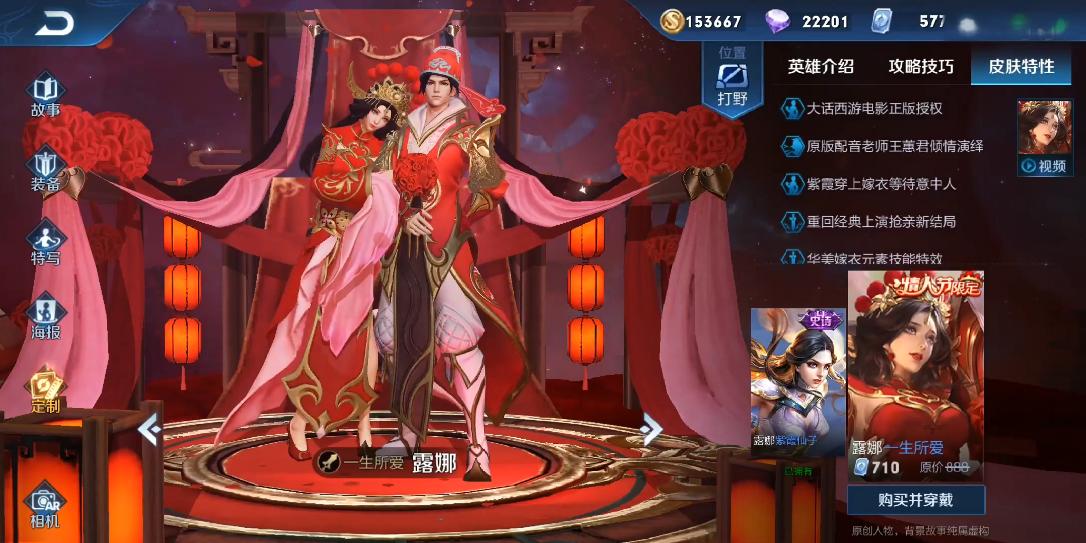Select the 一生所爱 skin card

[x=915, y=375]
